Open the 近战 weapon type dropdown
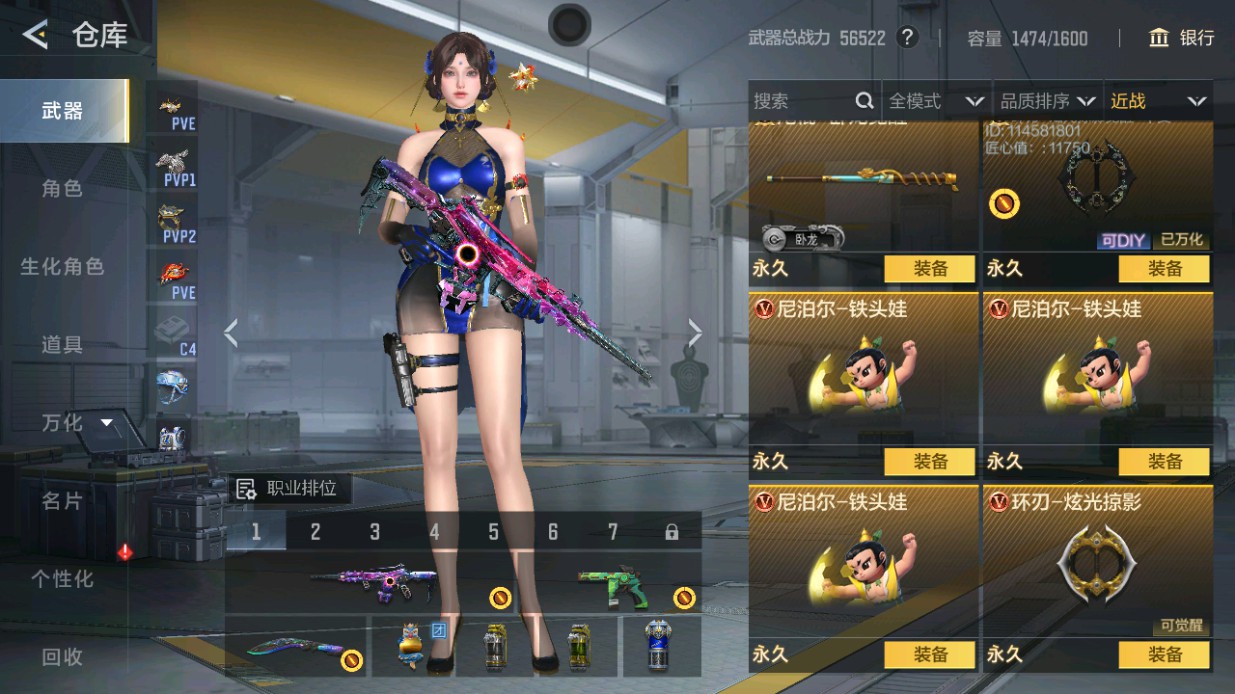Screen dimensions: 1235x694 (x=1157, y=101)
